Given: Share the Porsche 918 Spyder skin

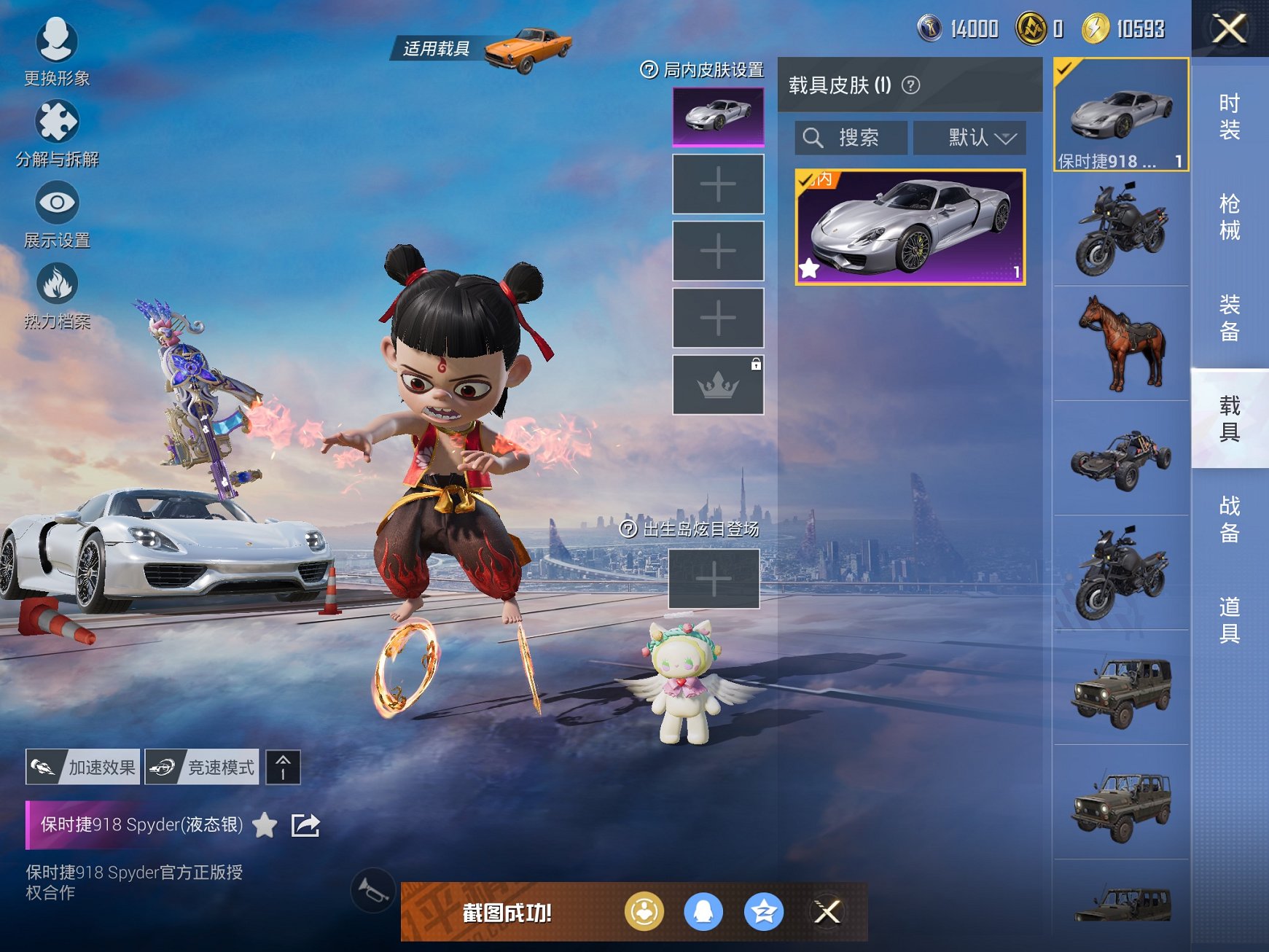Looking at the screenshot, I should pyautogui.click(x=305, y=825).
